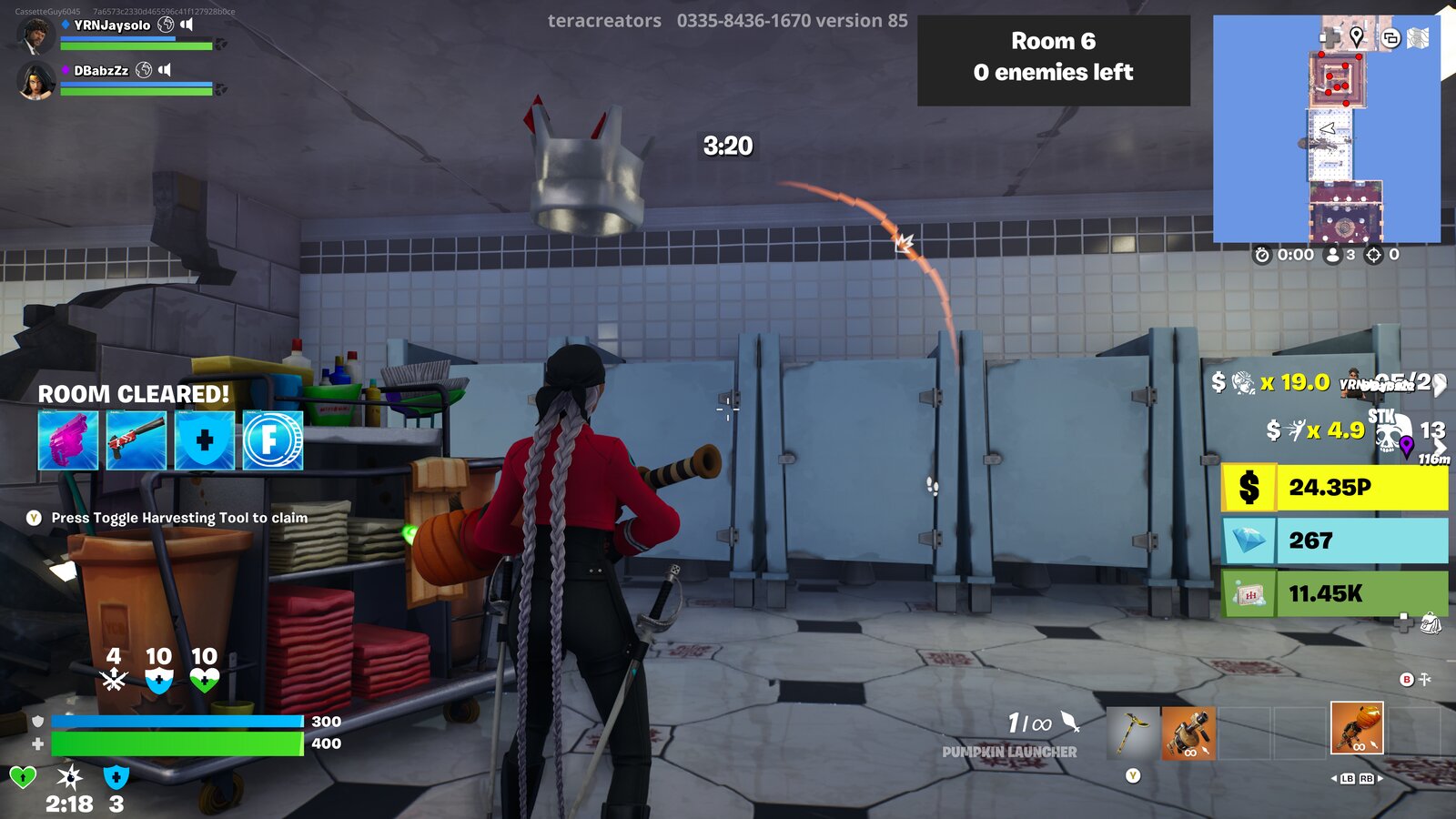Viewport: 1456px width, 819px height.
Task: Toggle the minimap layers overlay icon
Action: tap(1390, 39)
